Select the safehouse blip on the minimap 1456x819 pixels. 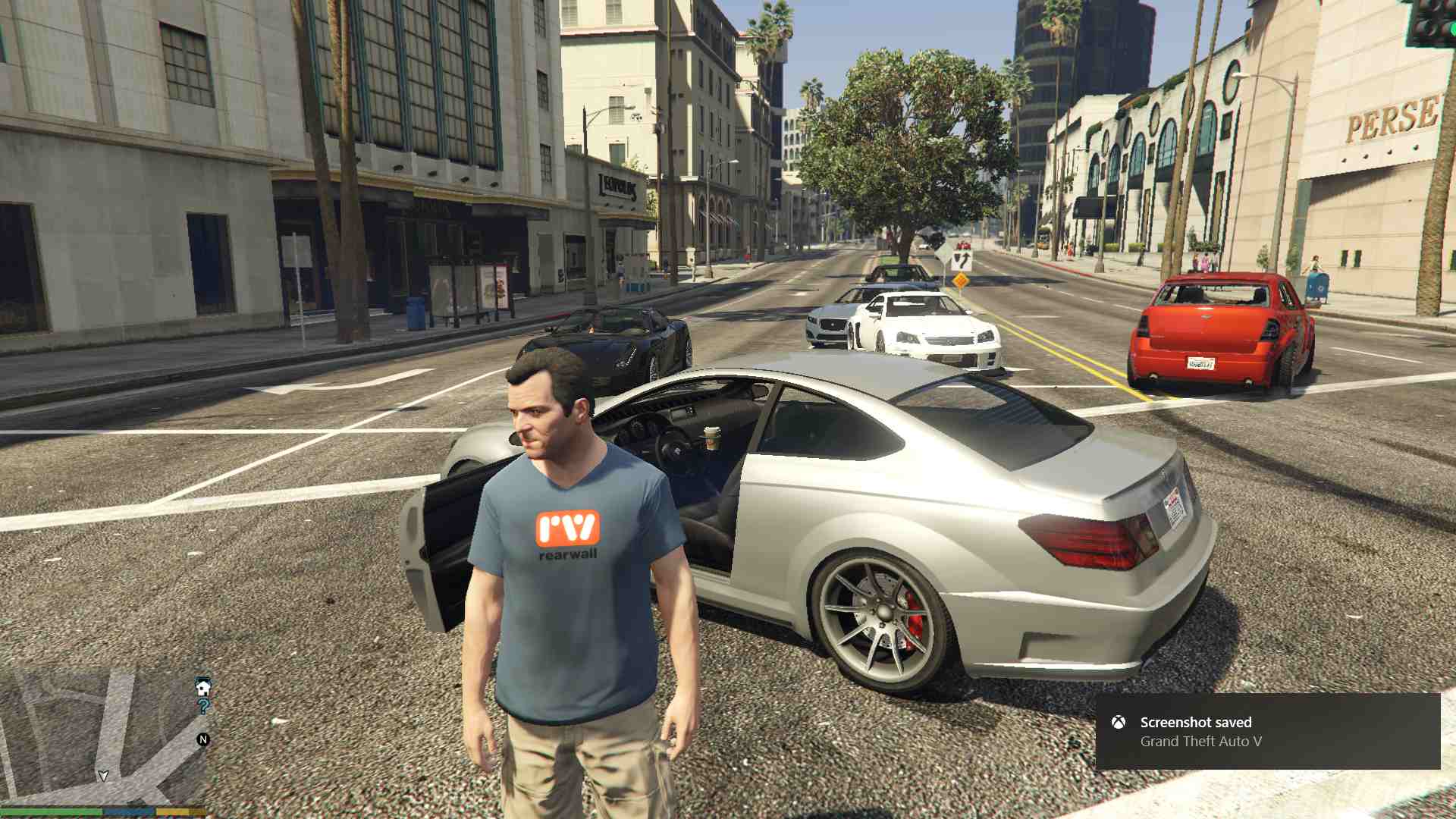click(203, 687)
